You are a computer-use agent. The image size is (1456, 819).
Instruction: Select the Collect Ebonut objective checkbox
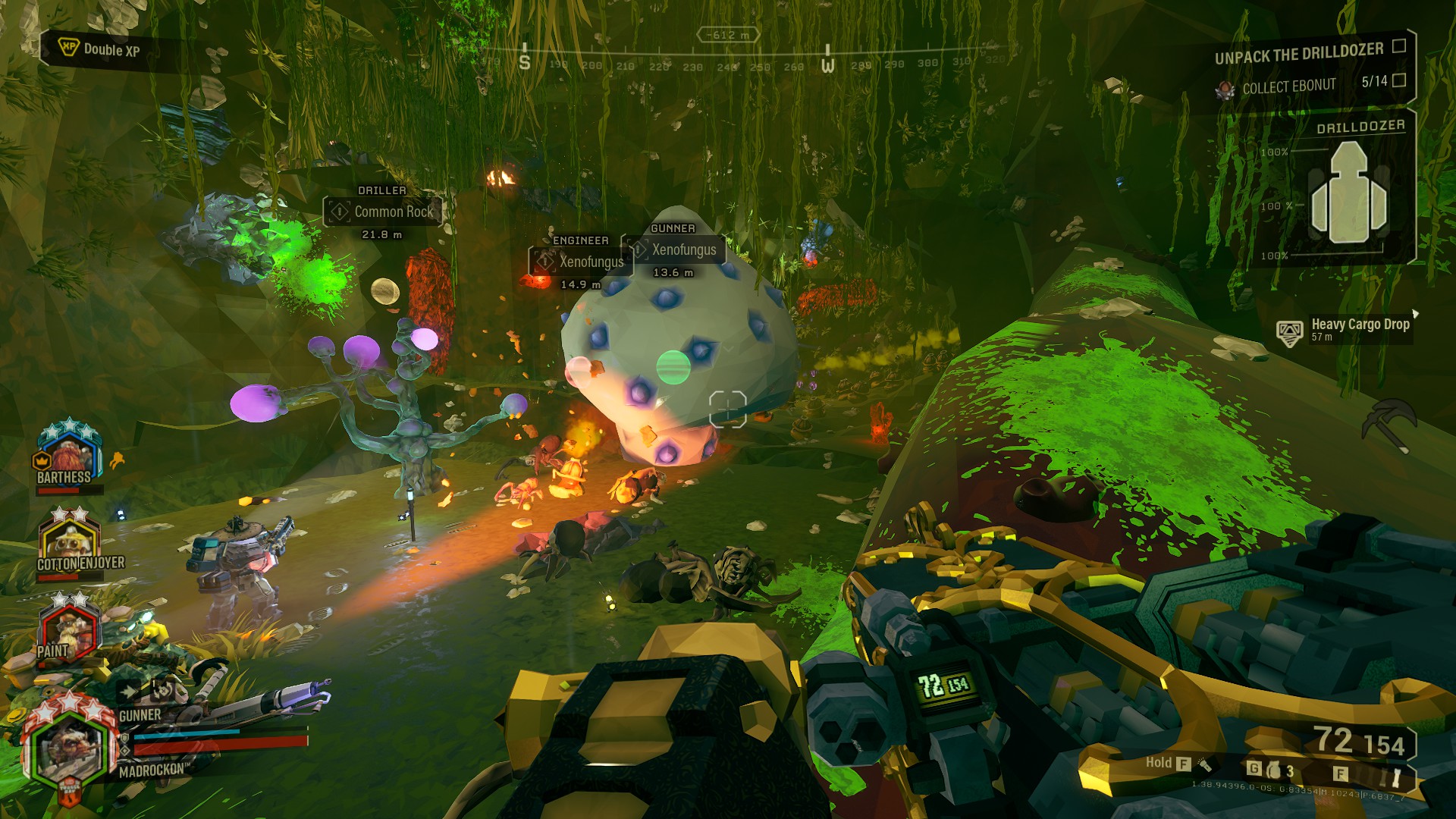(1399, 80)
